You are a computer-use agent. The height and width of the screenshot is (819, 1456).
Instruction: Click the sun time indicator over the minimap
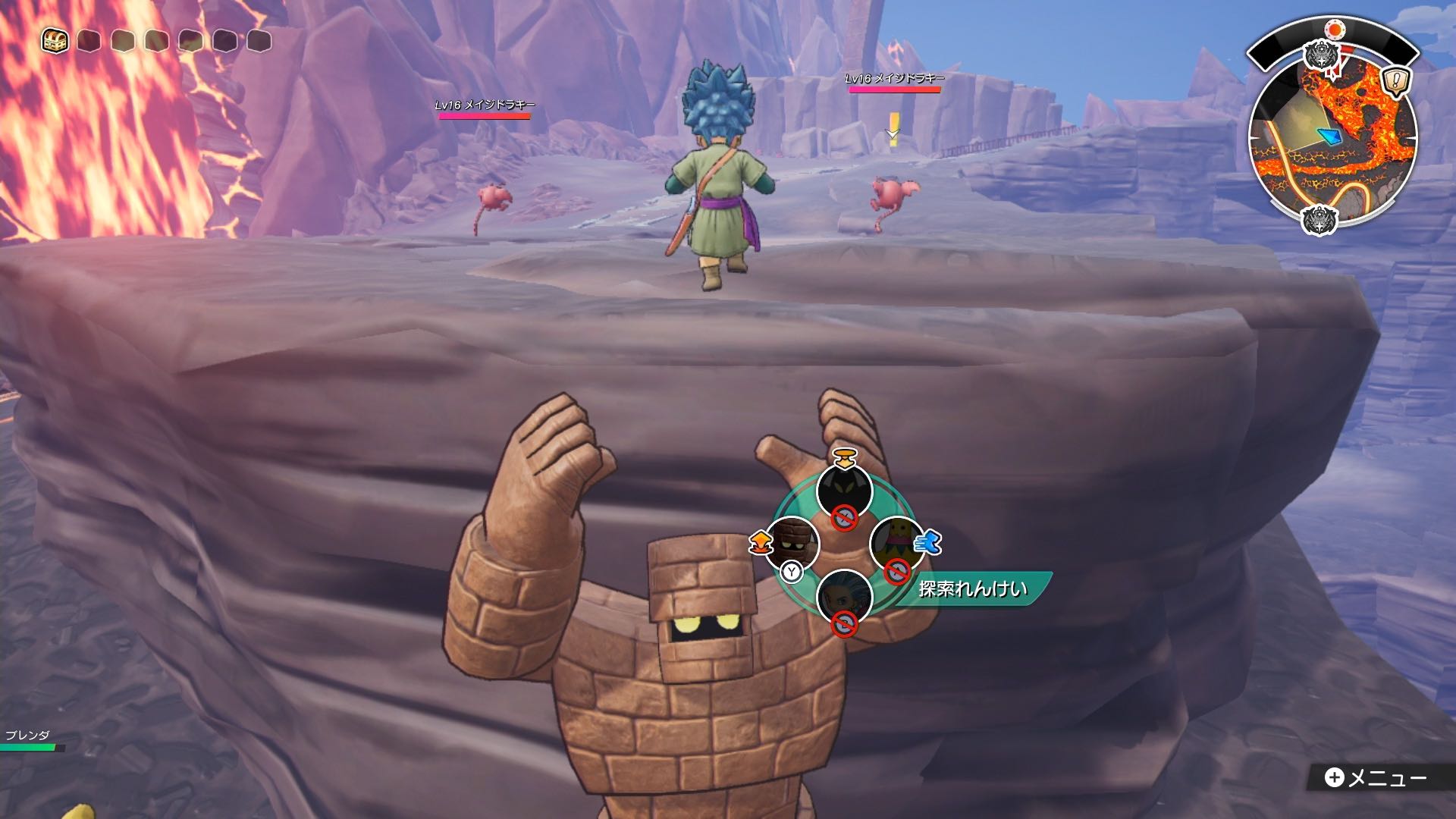coord(1335,29)
